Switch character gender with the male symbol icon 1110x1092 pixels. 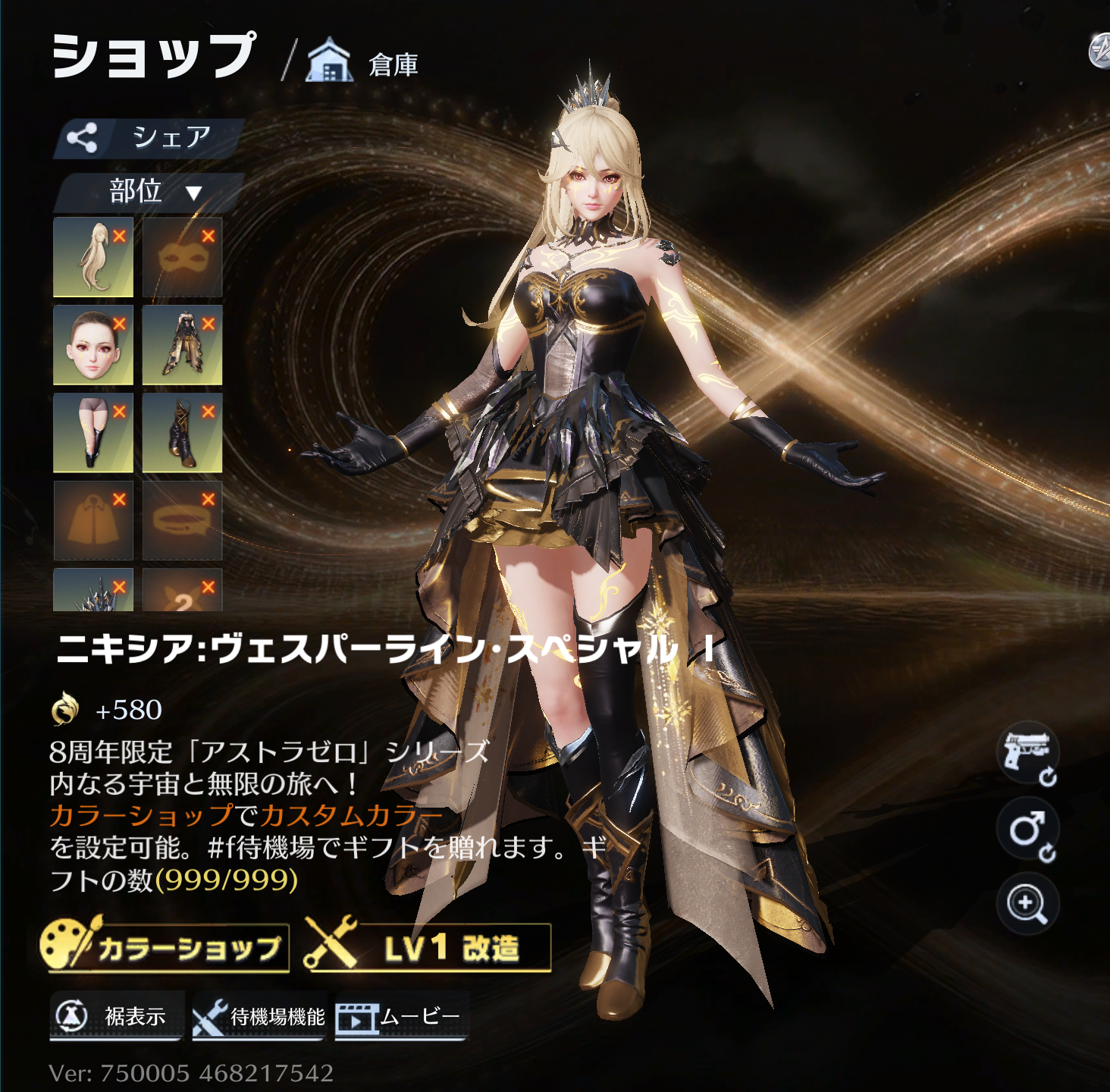(x=1027, y=829)
